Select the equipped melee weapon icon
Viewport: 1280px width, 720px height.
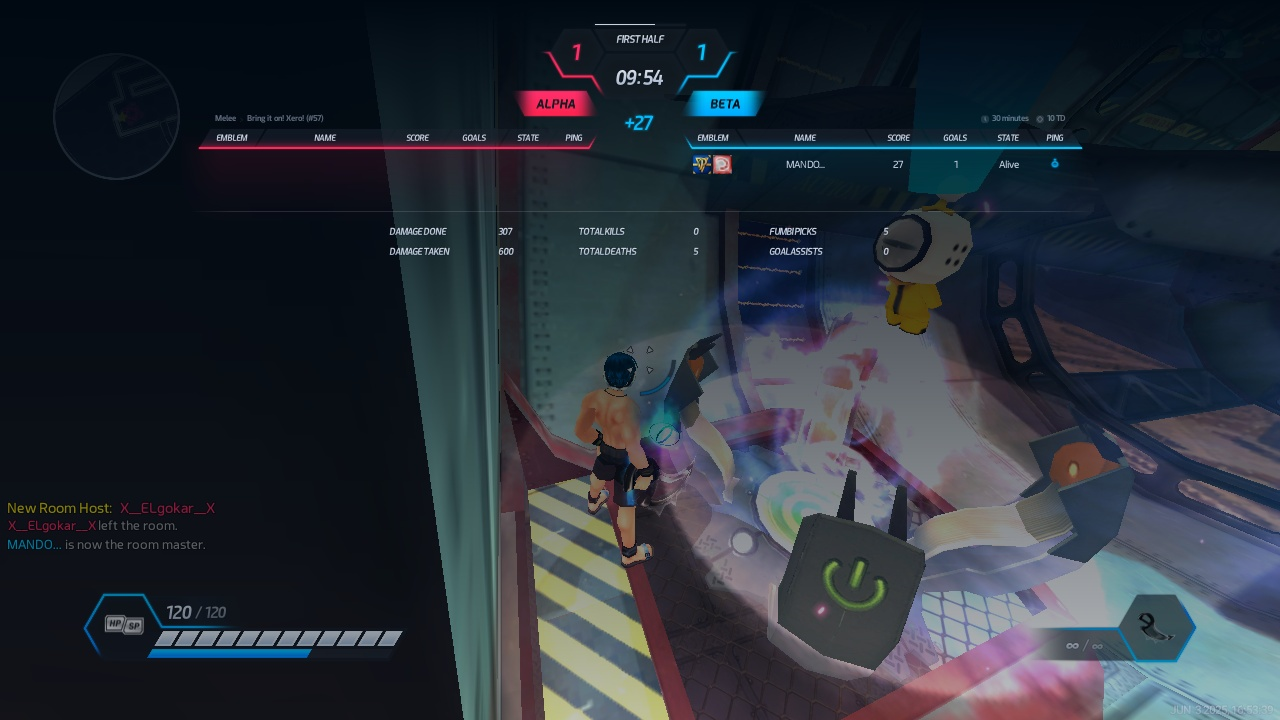pyautogui.click(x=1159, y=628)
